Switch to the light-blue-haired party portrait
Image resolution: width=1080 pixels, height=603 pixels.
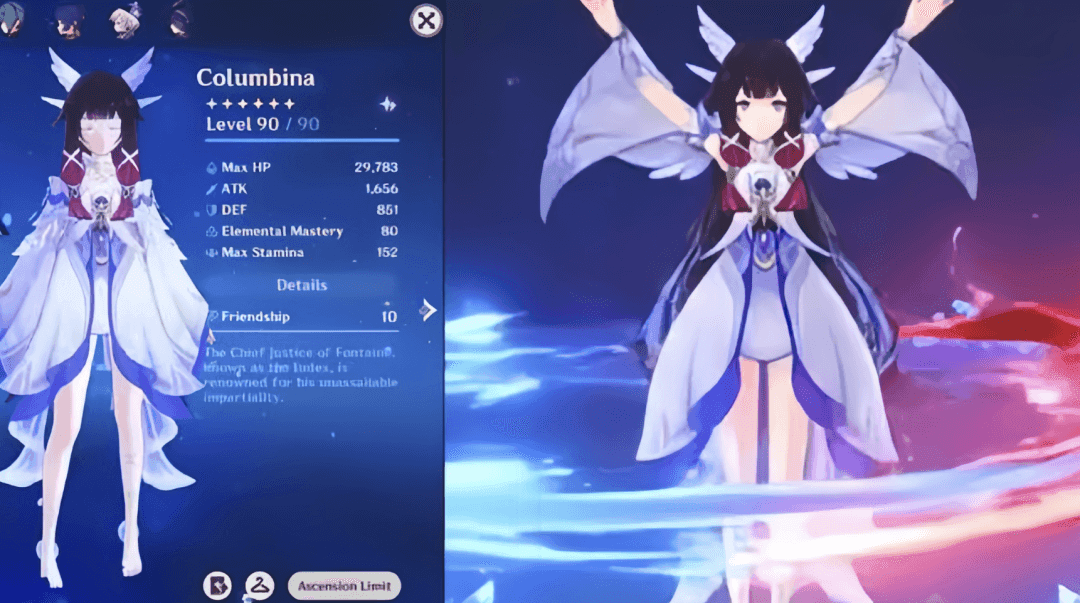coord(12,18)
